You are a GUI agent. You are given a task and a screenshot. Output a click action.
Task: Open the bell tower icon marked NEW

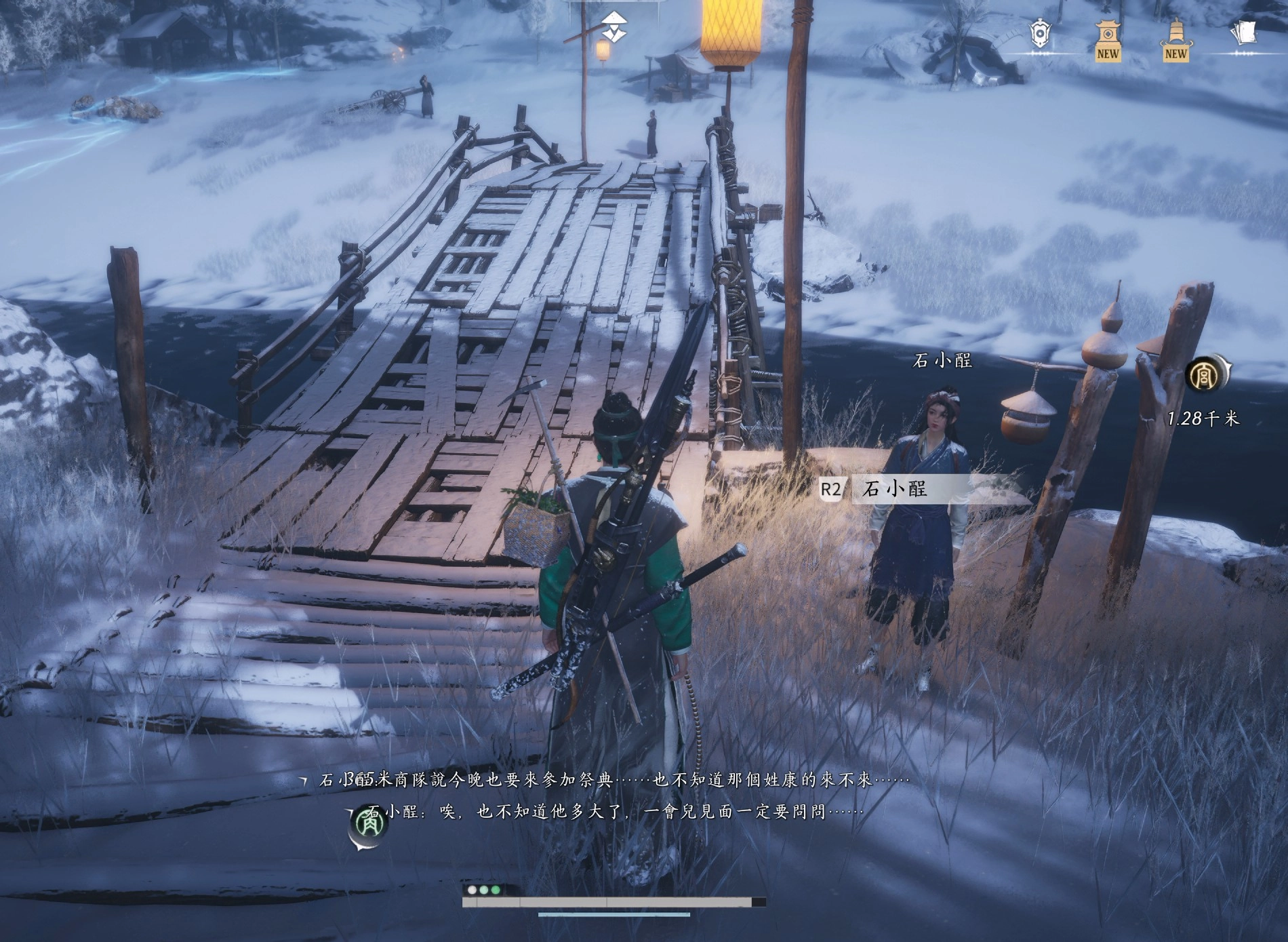click(x=1176, y=39)
